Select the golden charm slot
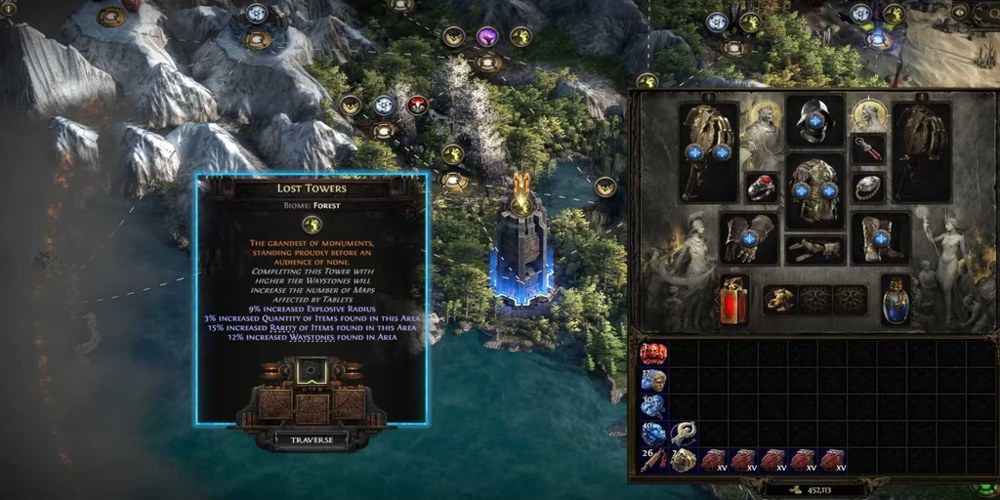Screen dimensions: 1000x500 [x=780, y=300]
